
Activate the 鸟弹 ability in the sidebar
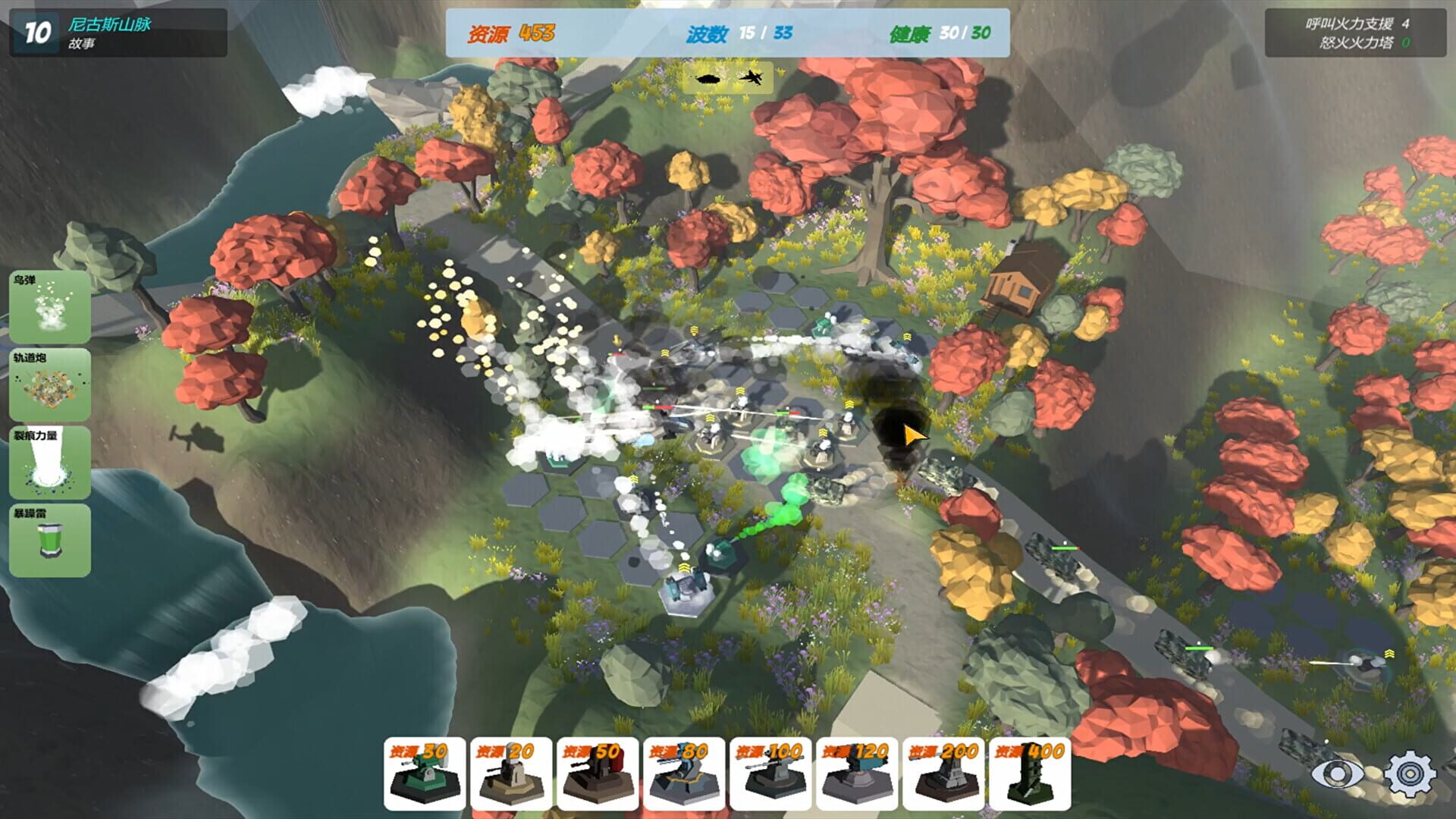(x=49, y=306)
